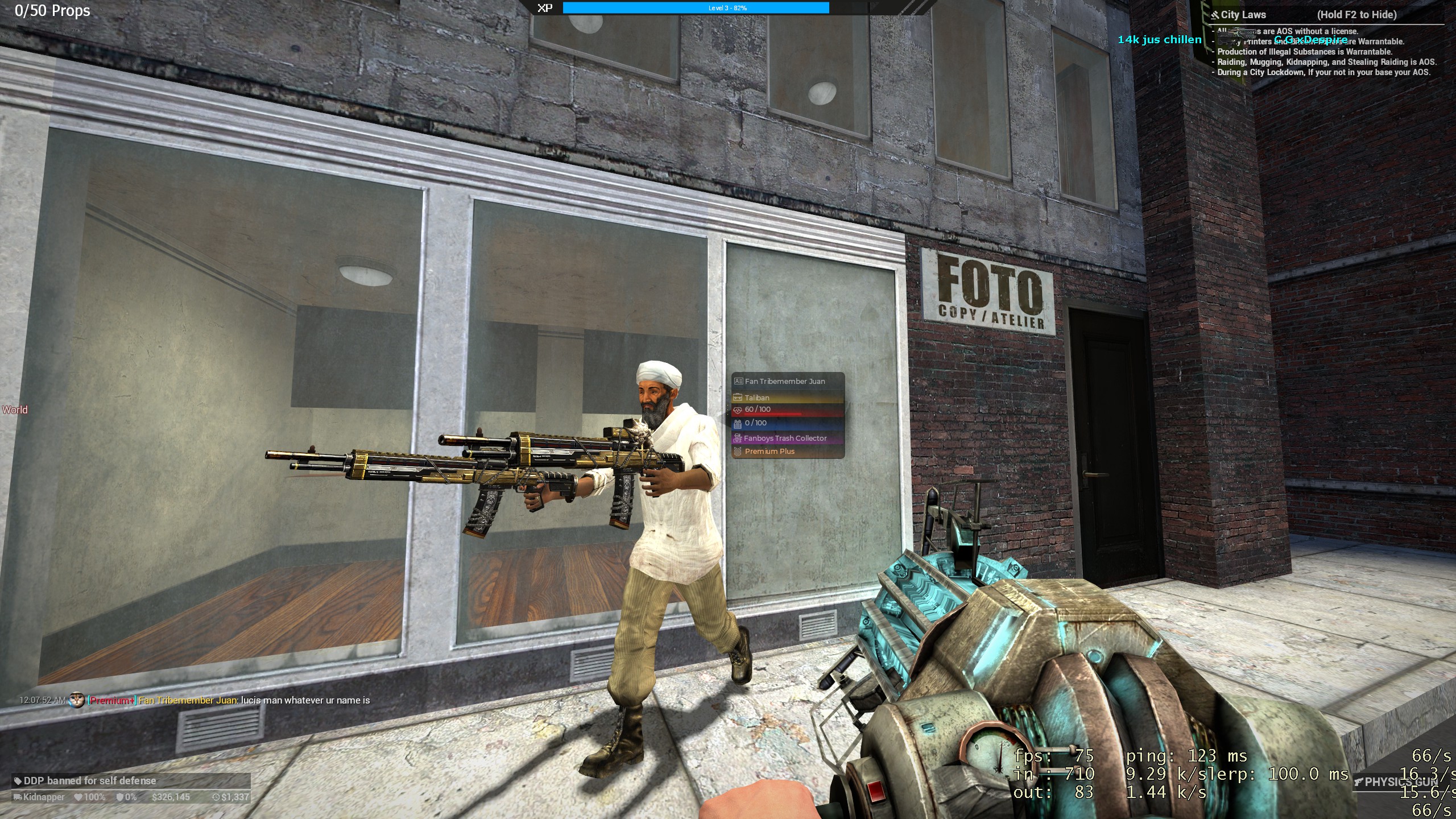
Task: Click the Fan Tribemember Juan info card title
Action: coord(784,381)
